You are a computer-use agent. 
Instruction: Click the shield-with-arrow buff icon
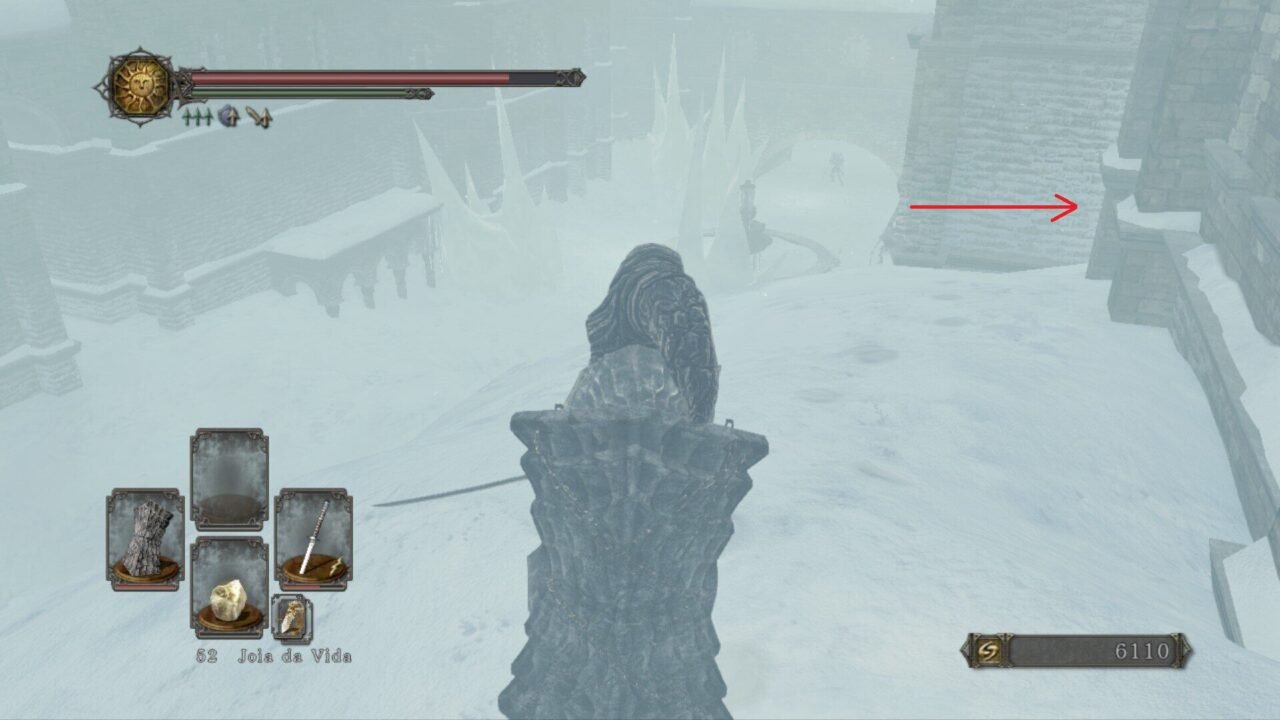tap(229, 117)
